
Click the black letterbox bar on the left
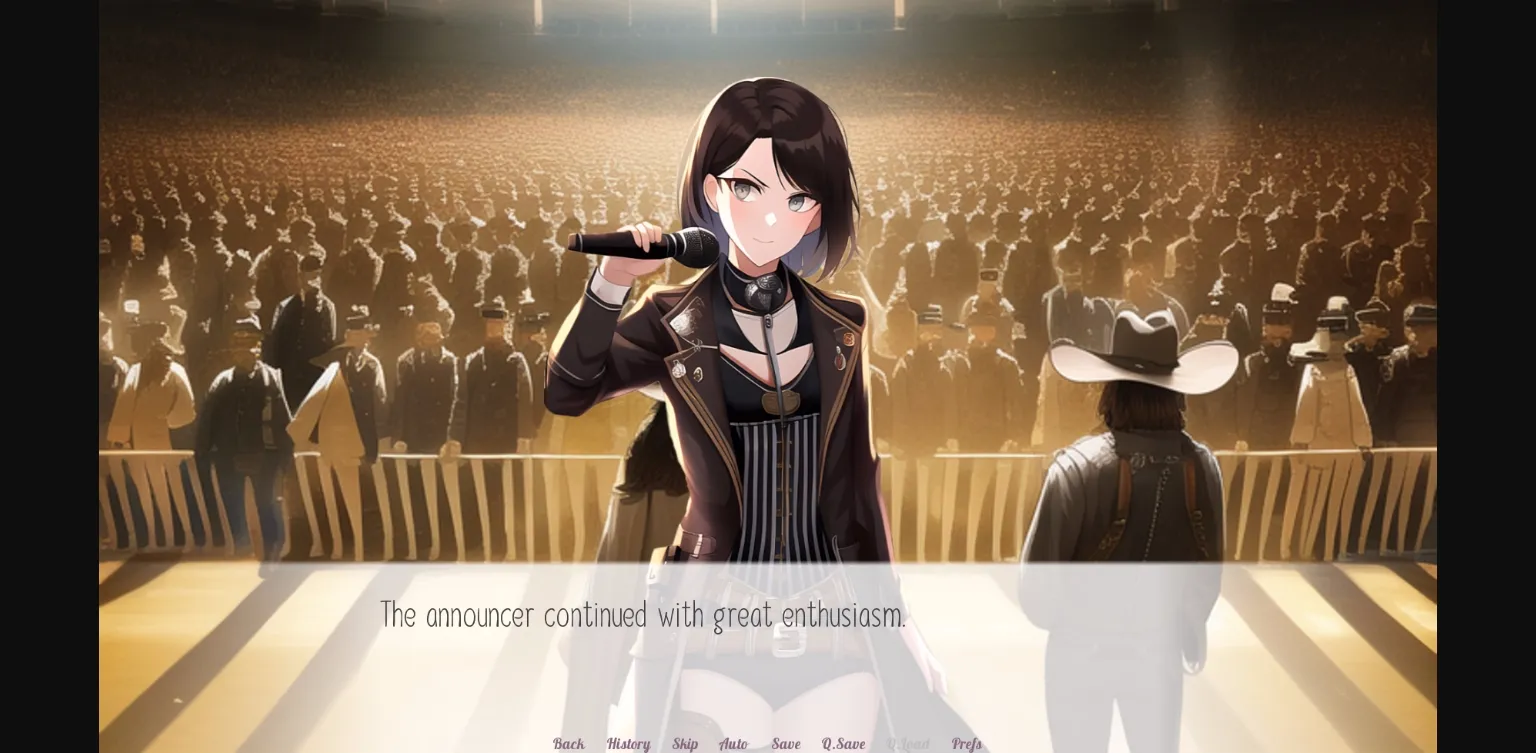48,376
